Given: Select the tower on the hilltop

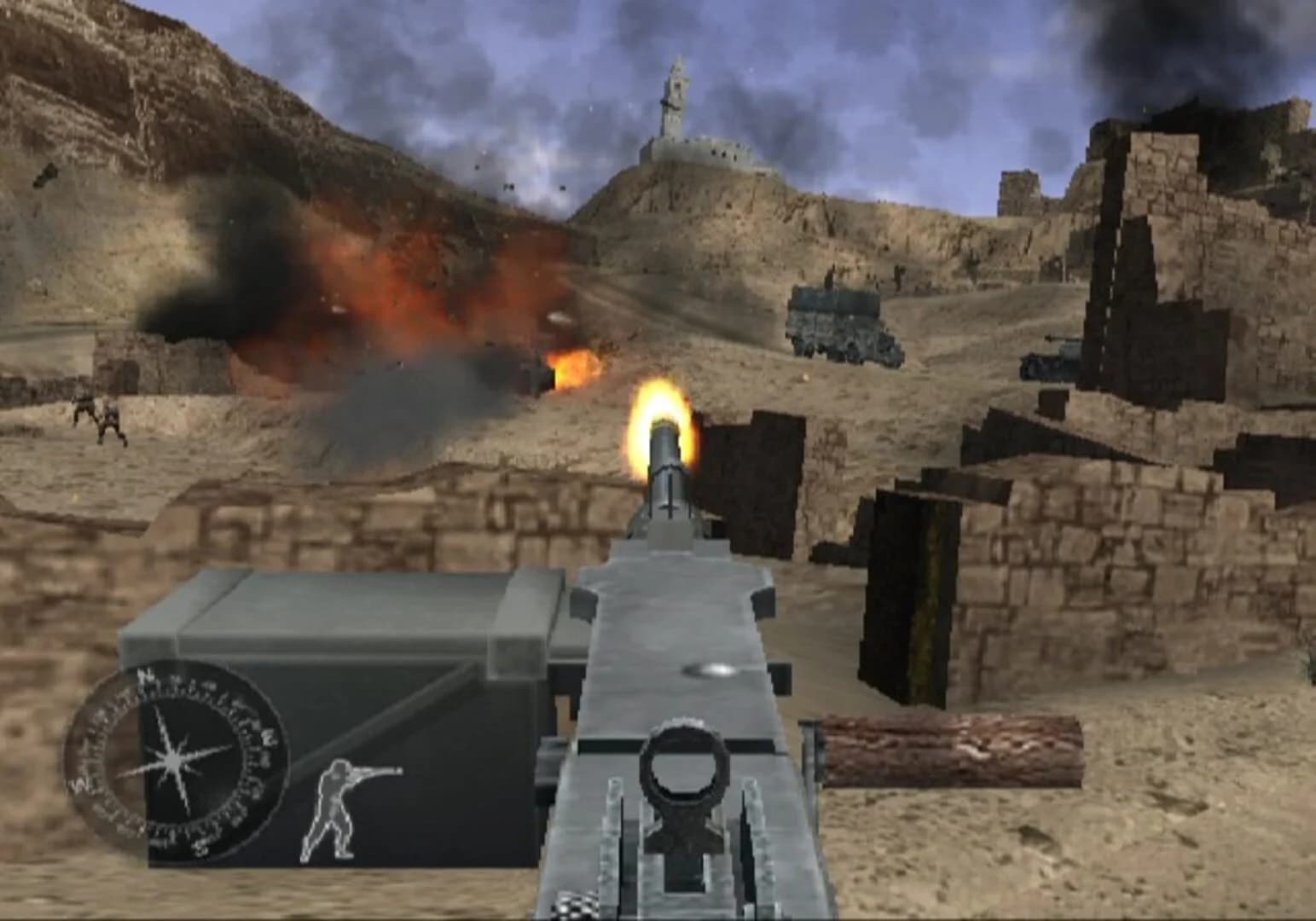Looking at the screenshot, I should point(673,90).
